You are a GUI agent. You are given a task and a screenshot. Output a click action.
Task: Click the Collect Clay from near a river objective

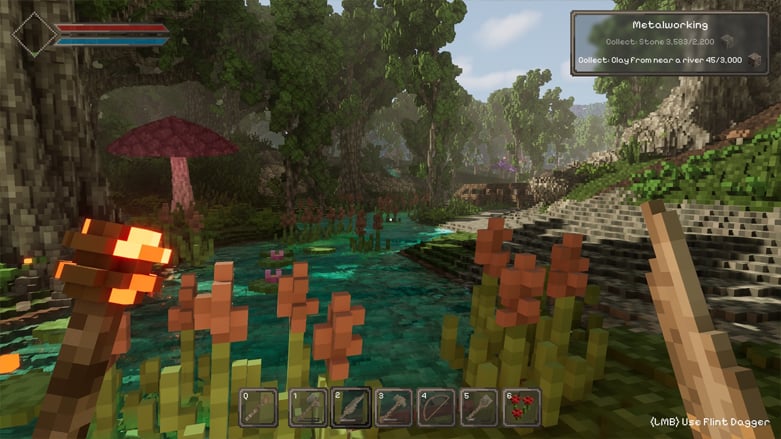click(x=662, y=60)
